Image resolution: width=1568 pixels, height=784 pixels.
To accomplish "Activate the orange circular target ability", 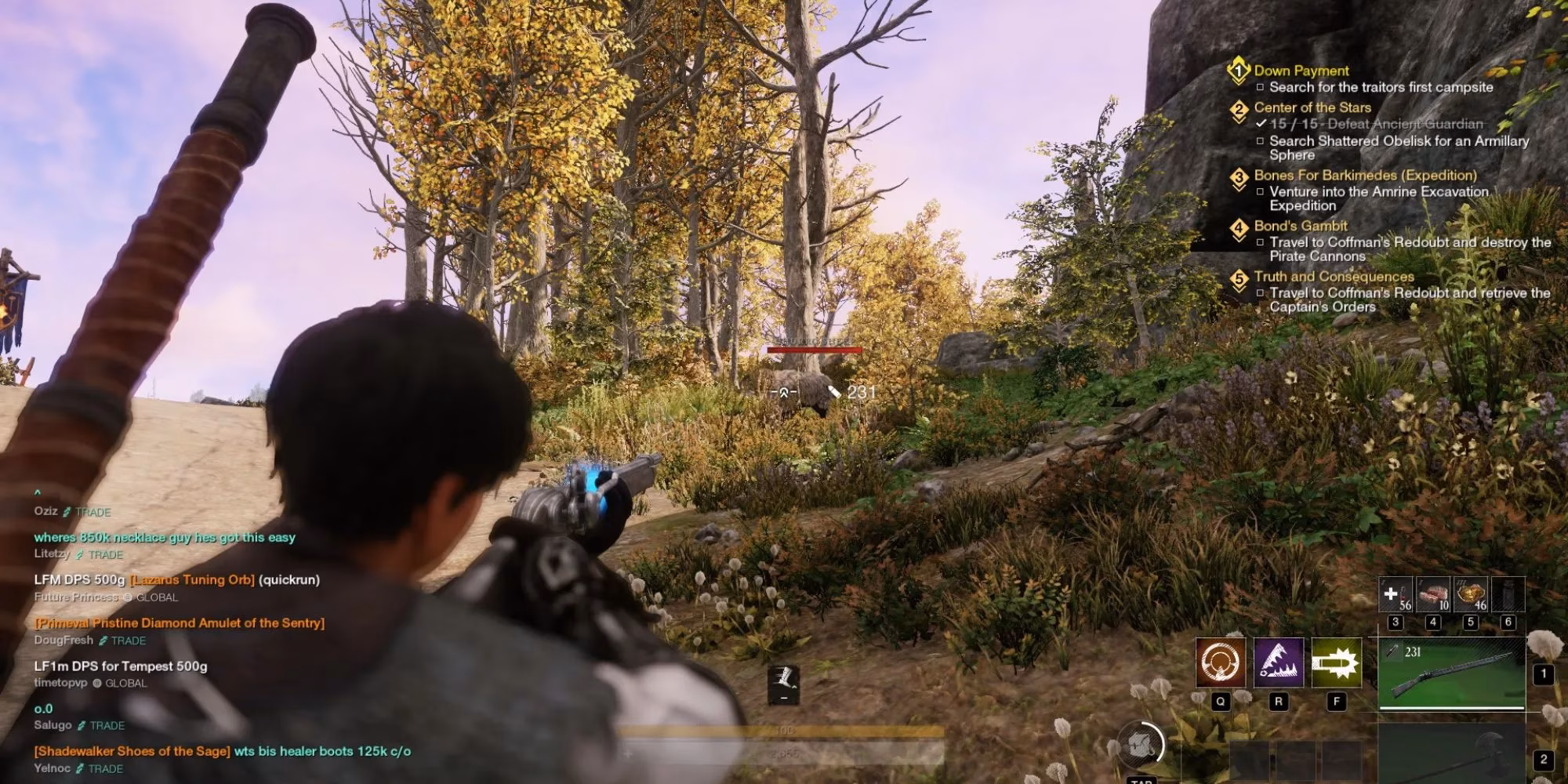I will point(1220,662).
